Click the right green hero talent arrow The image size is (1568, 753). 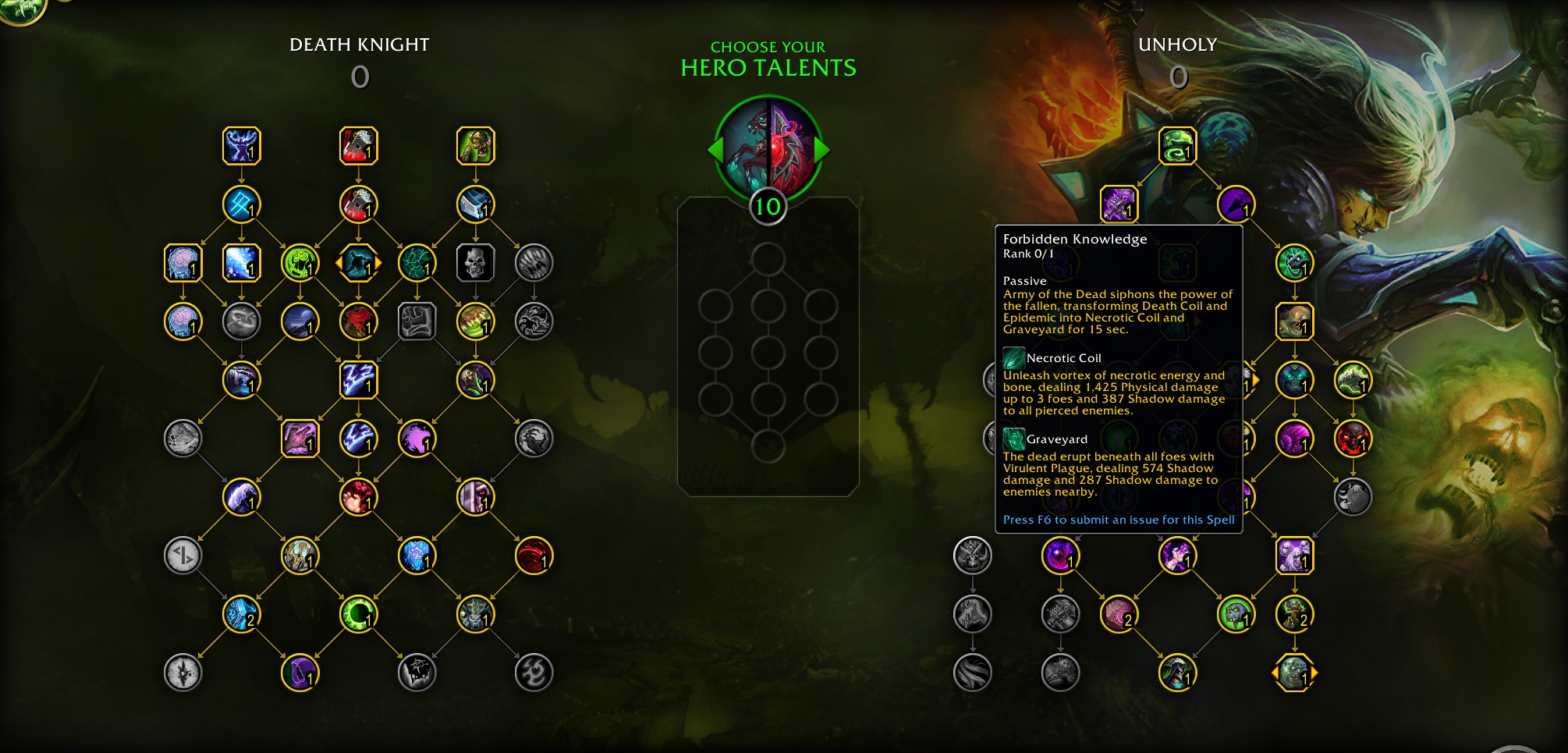tap(822, 149)
